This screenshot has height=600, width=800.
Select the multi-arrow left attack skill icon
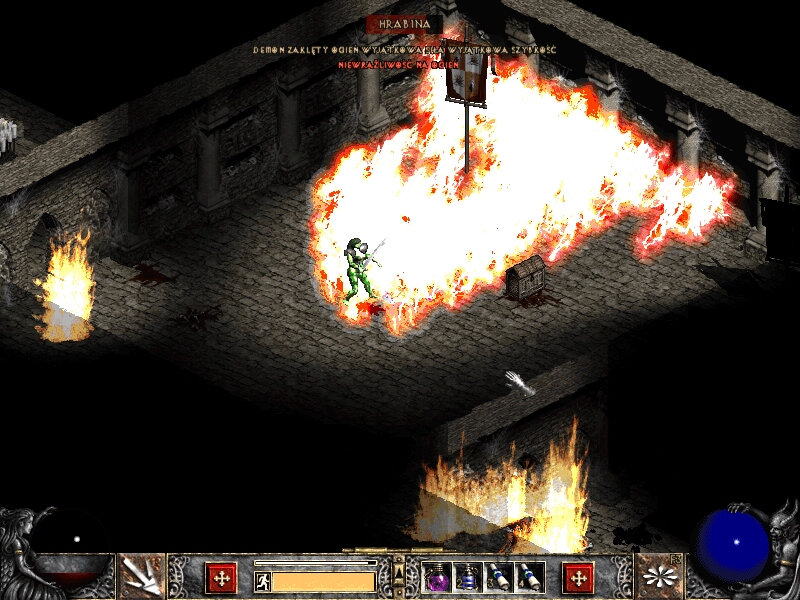point(142,577)
